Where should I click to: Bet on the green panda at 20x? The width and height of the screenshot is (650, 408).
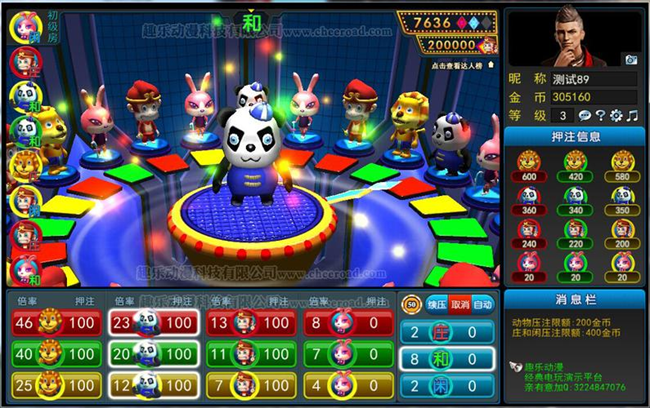pyautogui.click(x=150, y=353)
